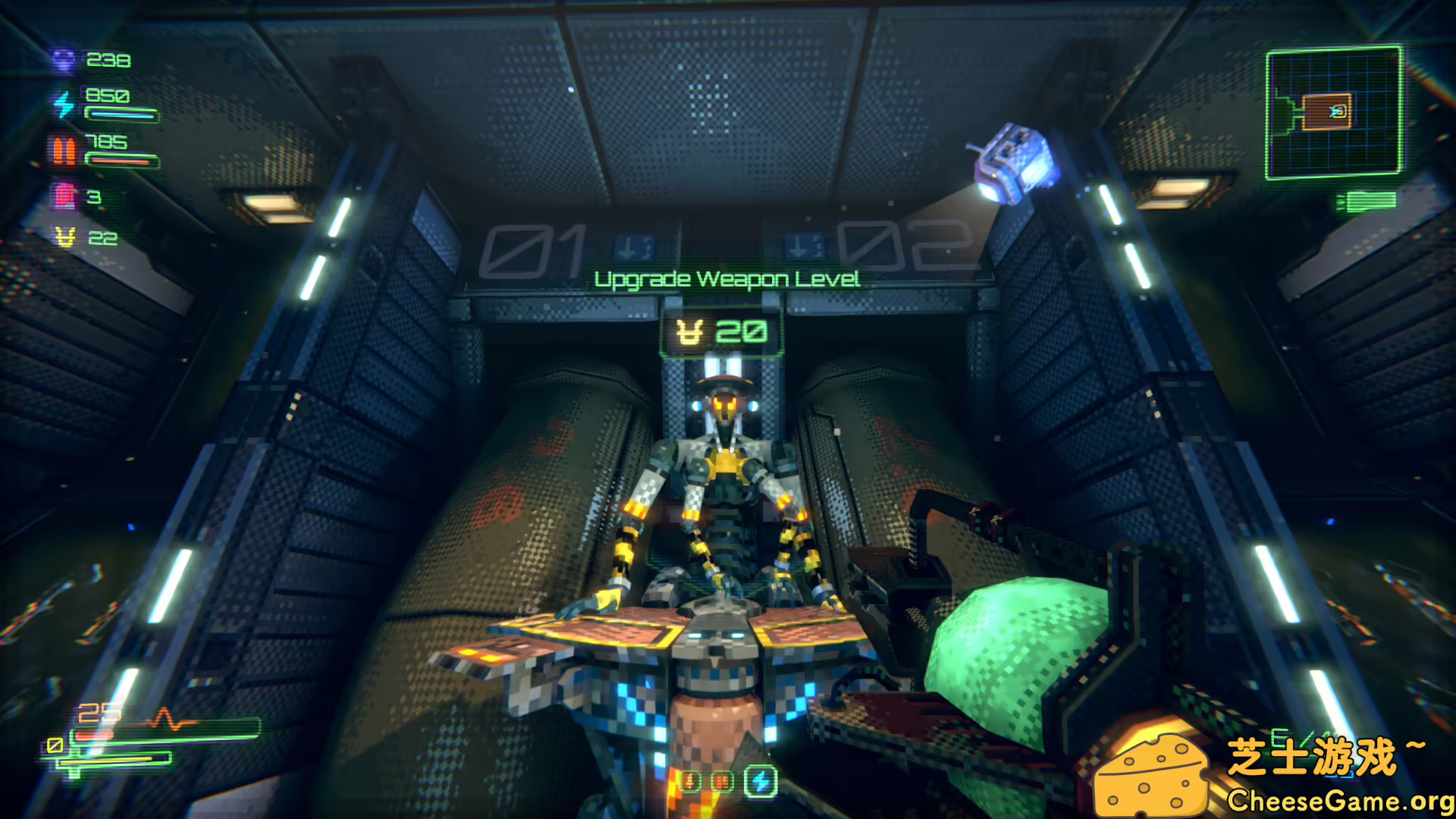The image size is (1456, 819).
Task: Select the blue lightning bolt weapon slot
Action: [761, 781]
